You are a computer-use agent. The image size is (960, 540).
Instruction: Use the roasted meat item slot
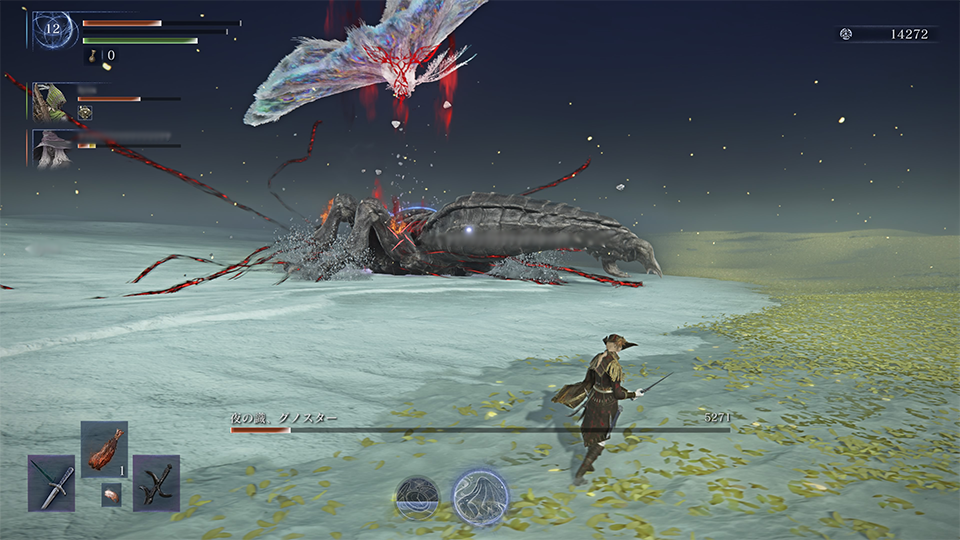(104, 449)
